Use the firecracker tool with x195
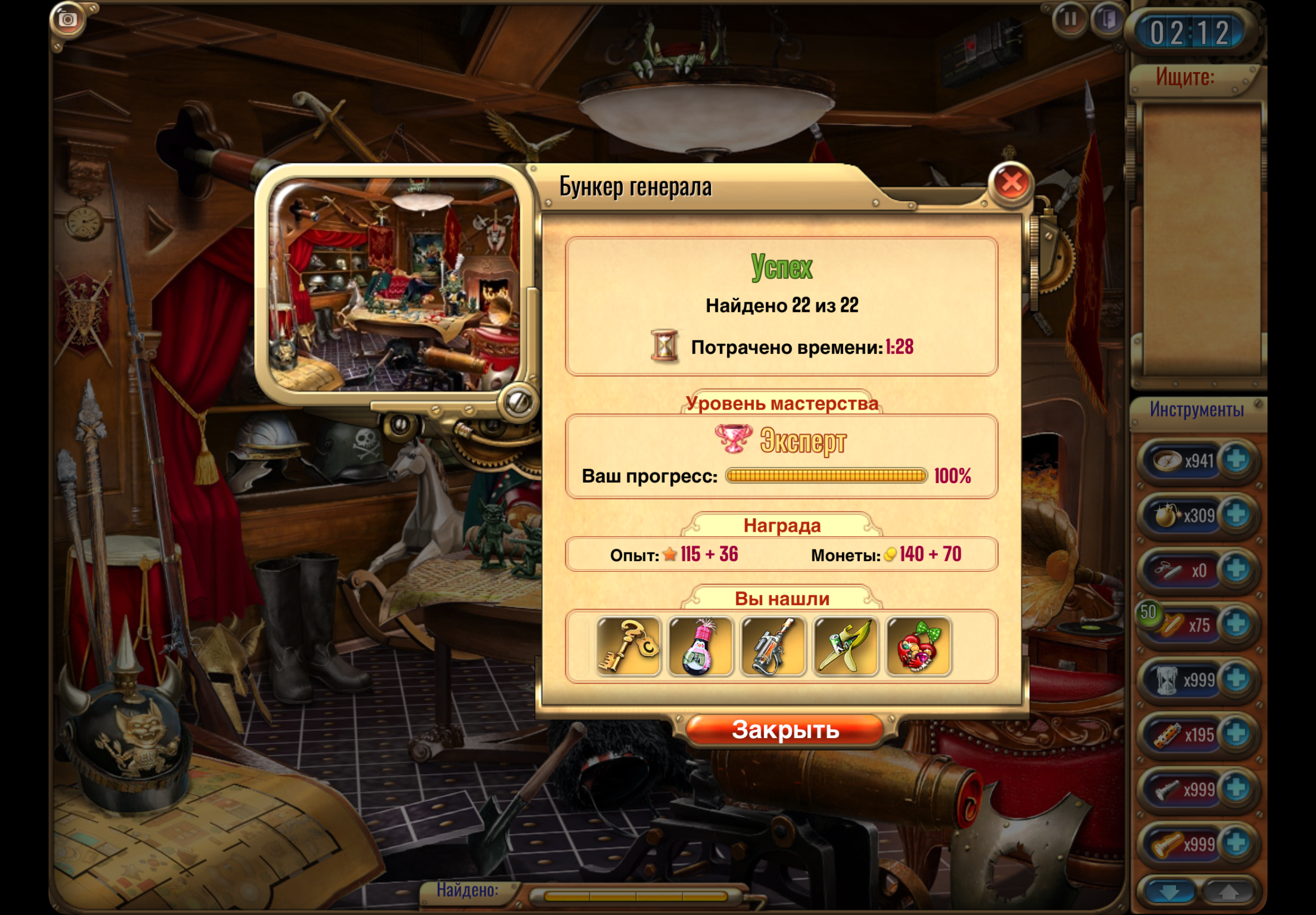This screenshot has height=915, width=1316. (x=1168, y=734)
